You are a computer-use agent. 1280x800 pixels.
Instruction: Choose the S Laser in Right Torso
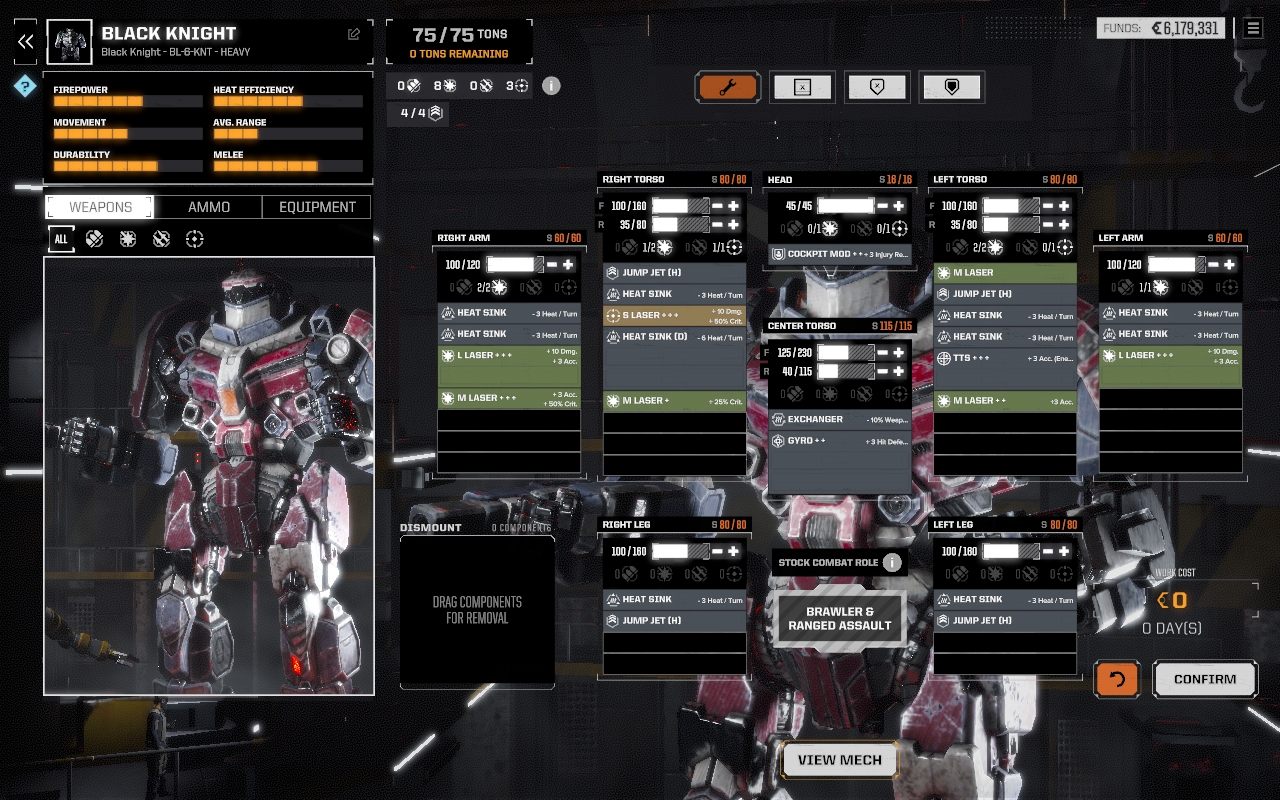tap(675, 315)
